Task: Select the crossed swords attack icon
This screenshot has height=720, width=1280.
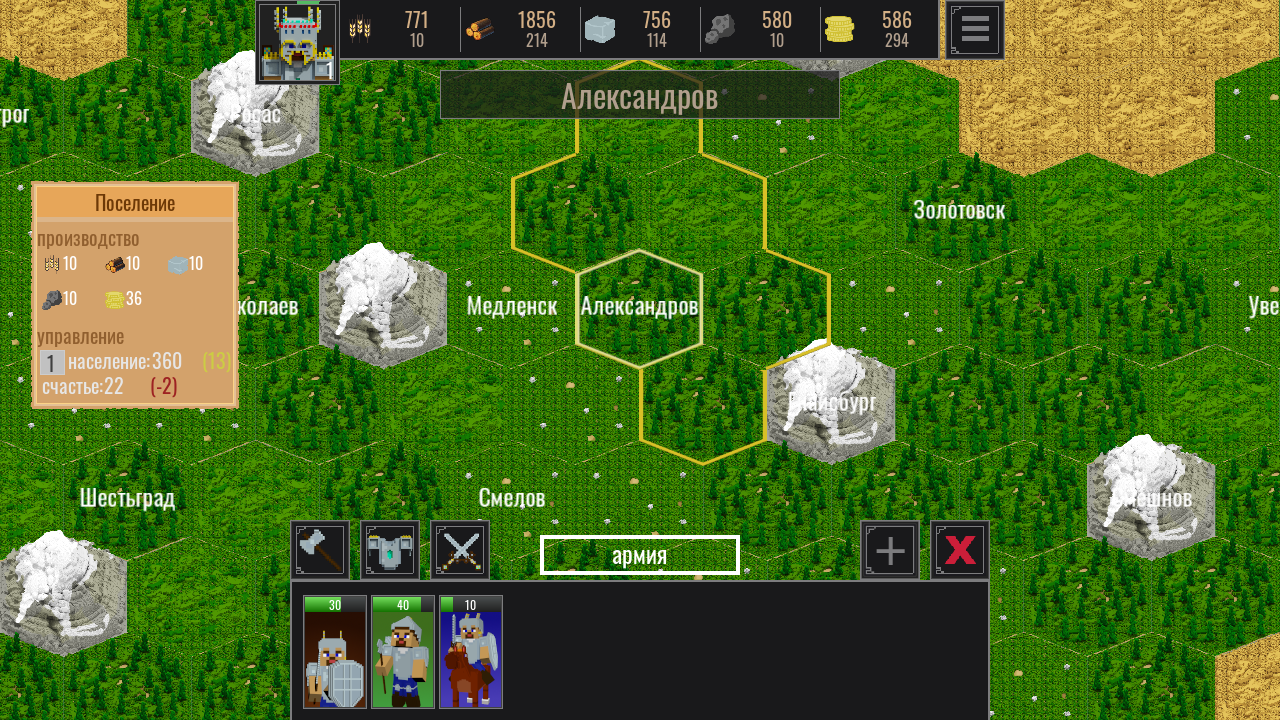Action: point(459,549)
